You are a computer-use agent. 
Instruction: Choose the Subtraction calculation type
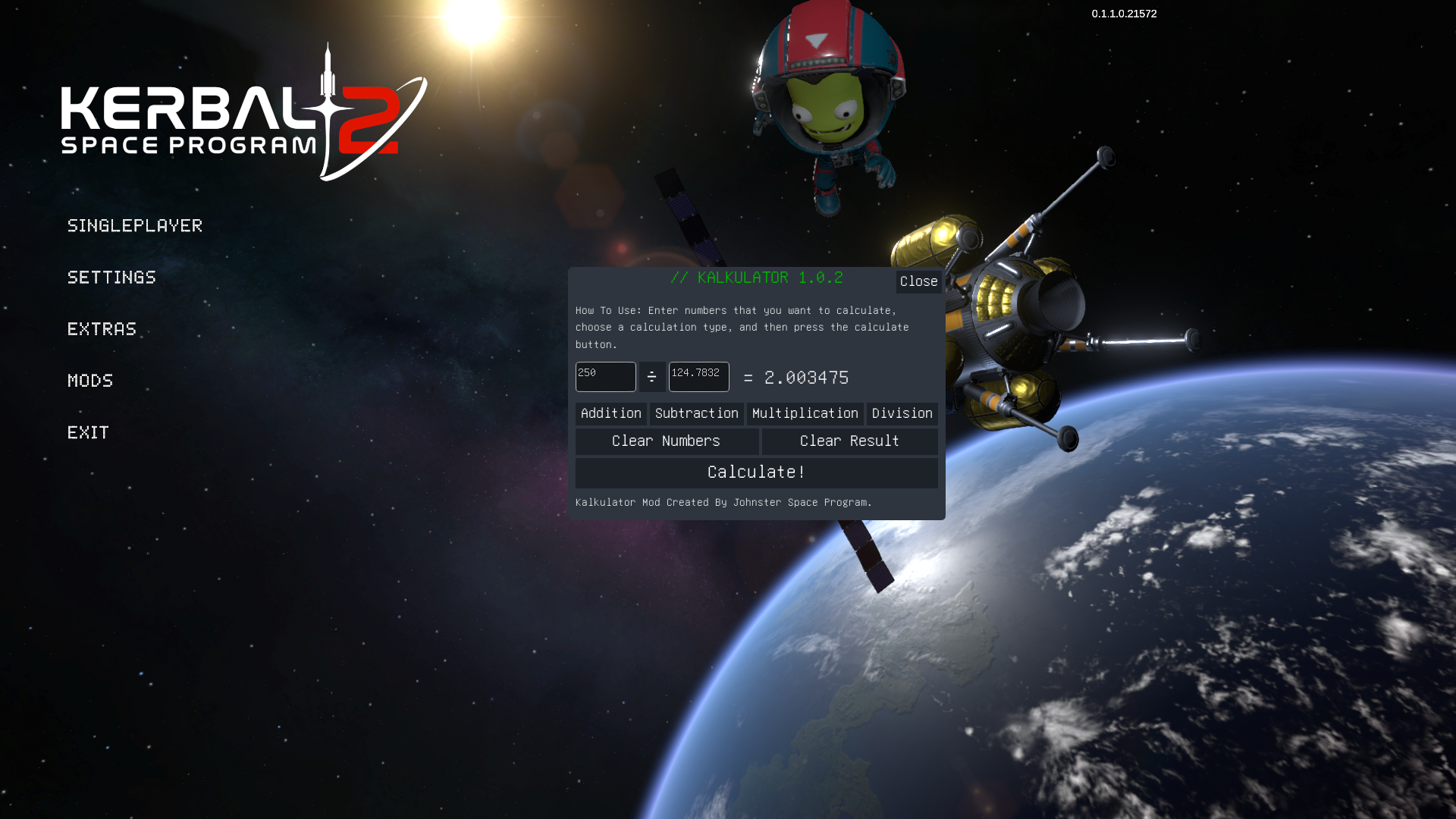pos(696,413)
